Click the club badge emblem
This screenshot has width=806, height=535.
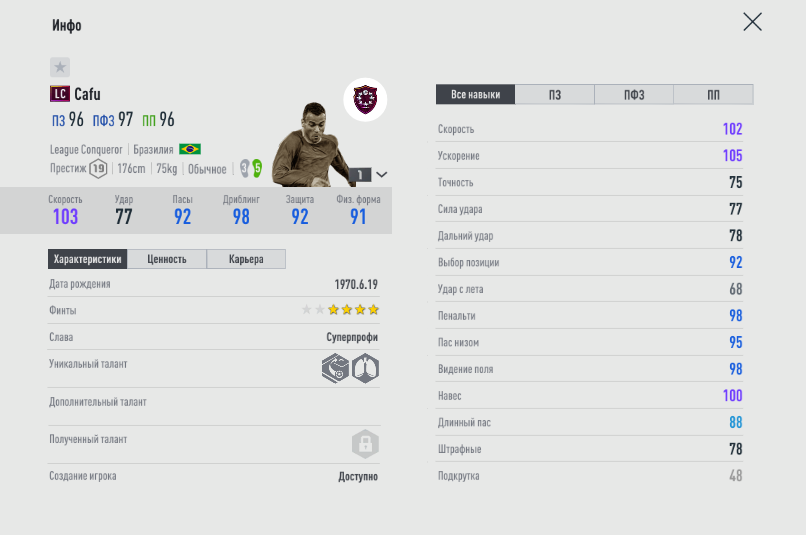coord(365,100)
